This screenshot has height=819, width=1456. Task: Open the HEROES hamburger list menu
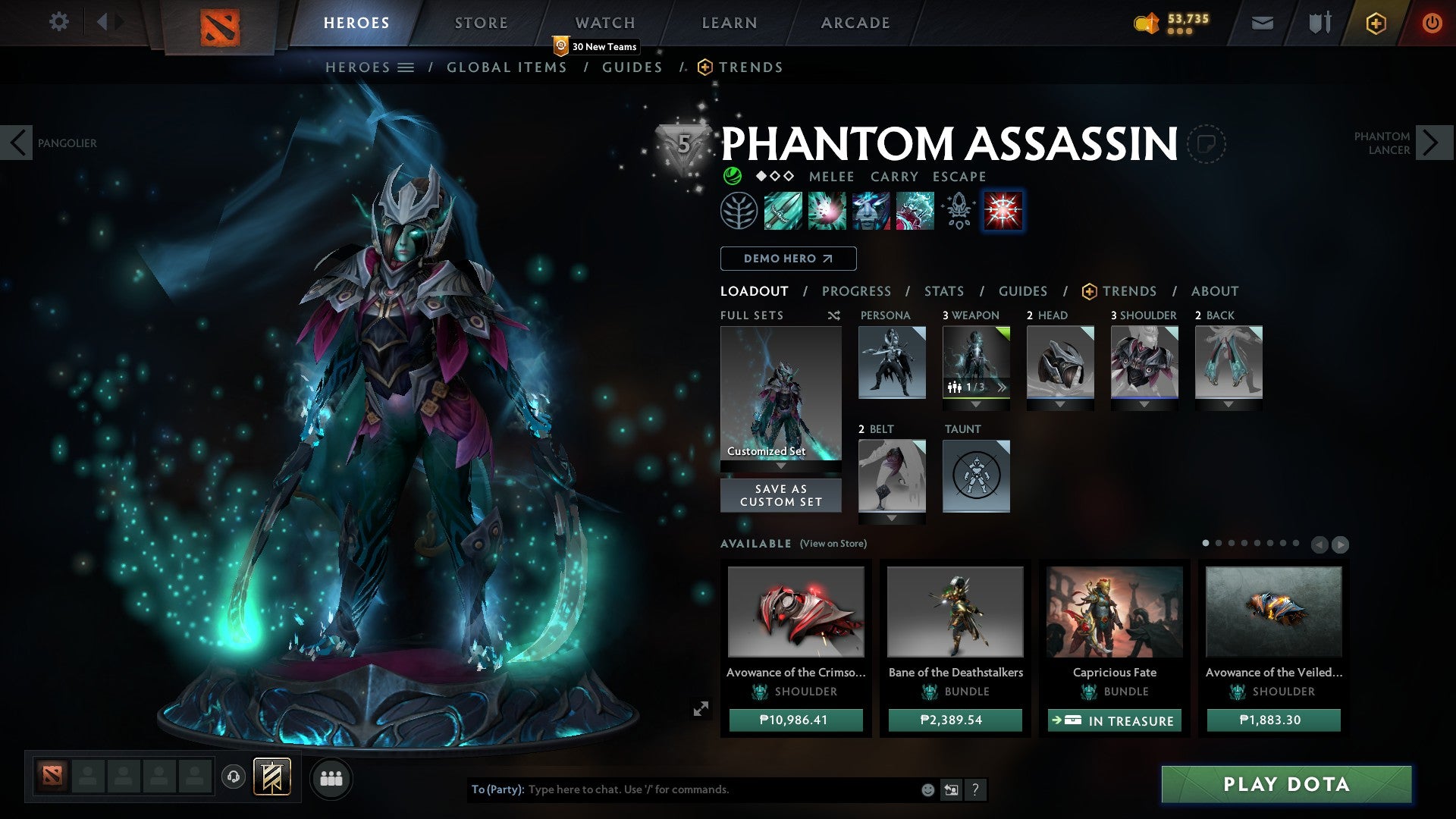(406, 67)
